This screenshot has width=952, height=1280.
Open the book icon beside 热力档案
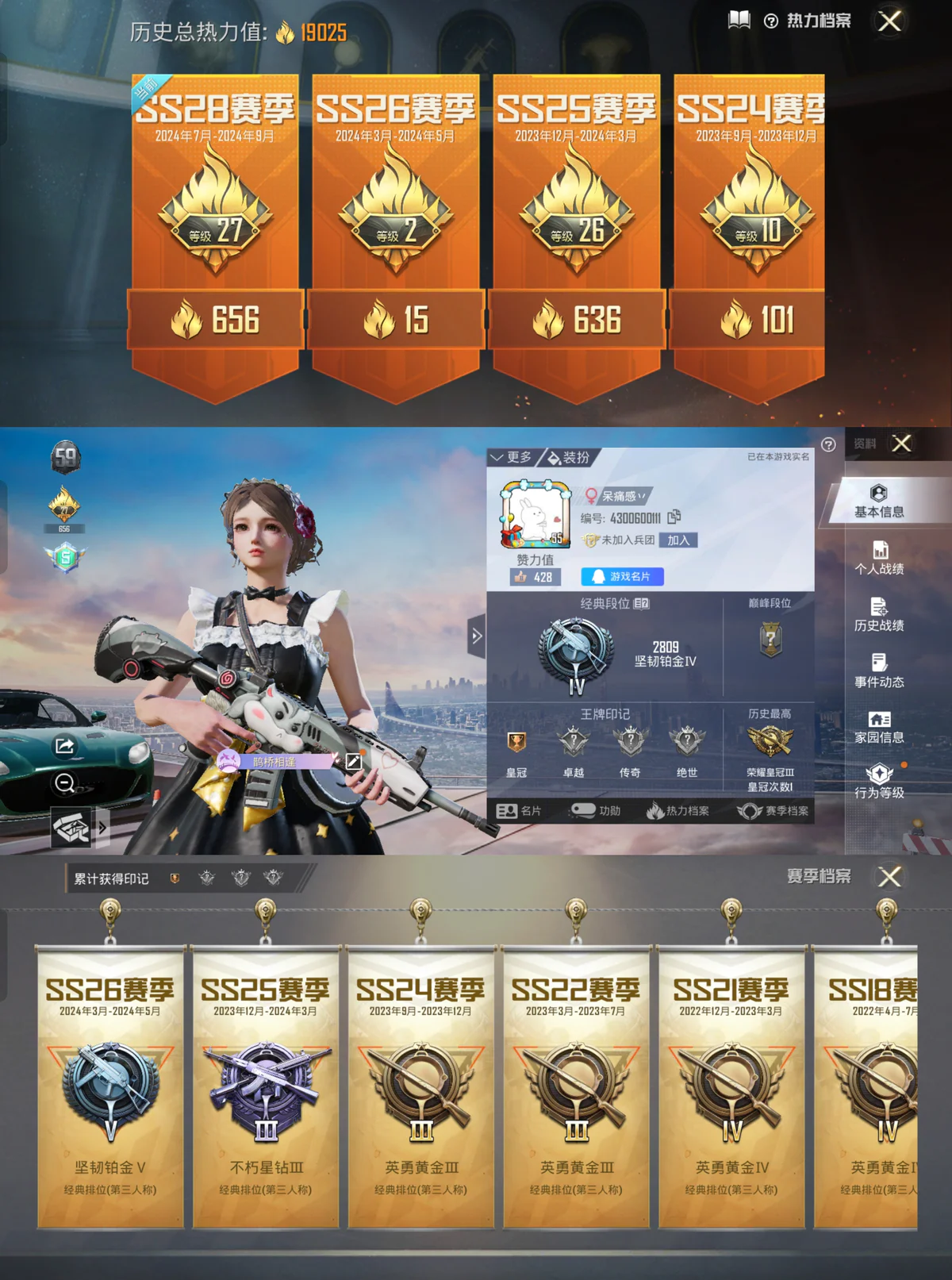[739, 20]
